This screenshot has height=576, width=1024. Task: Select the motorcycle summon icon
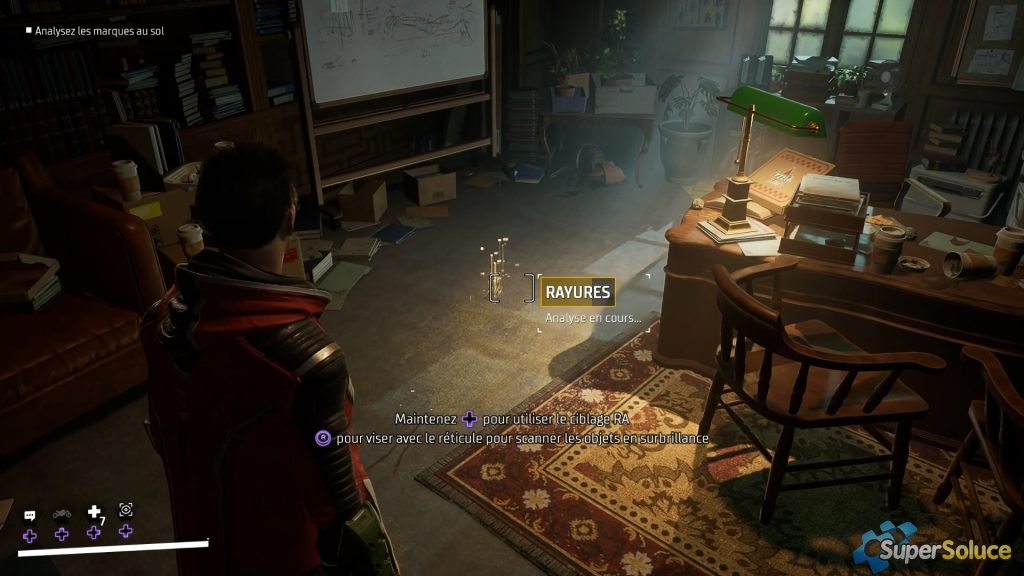62,514
